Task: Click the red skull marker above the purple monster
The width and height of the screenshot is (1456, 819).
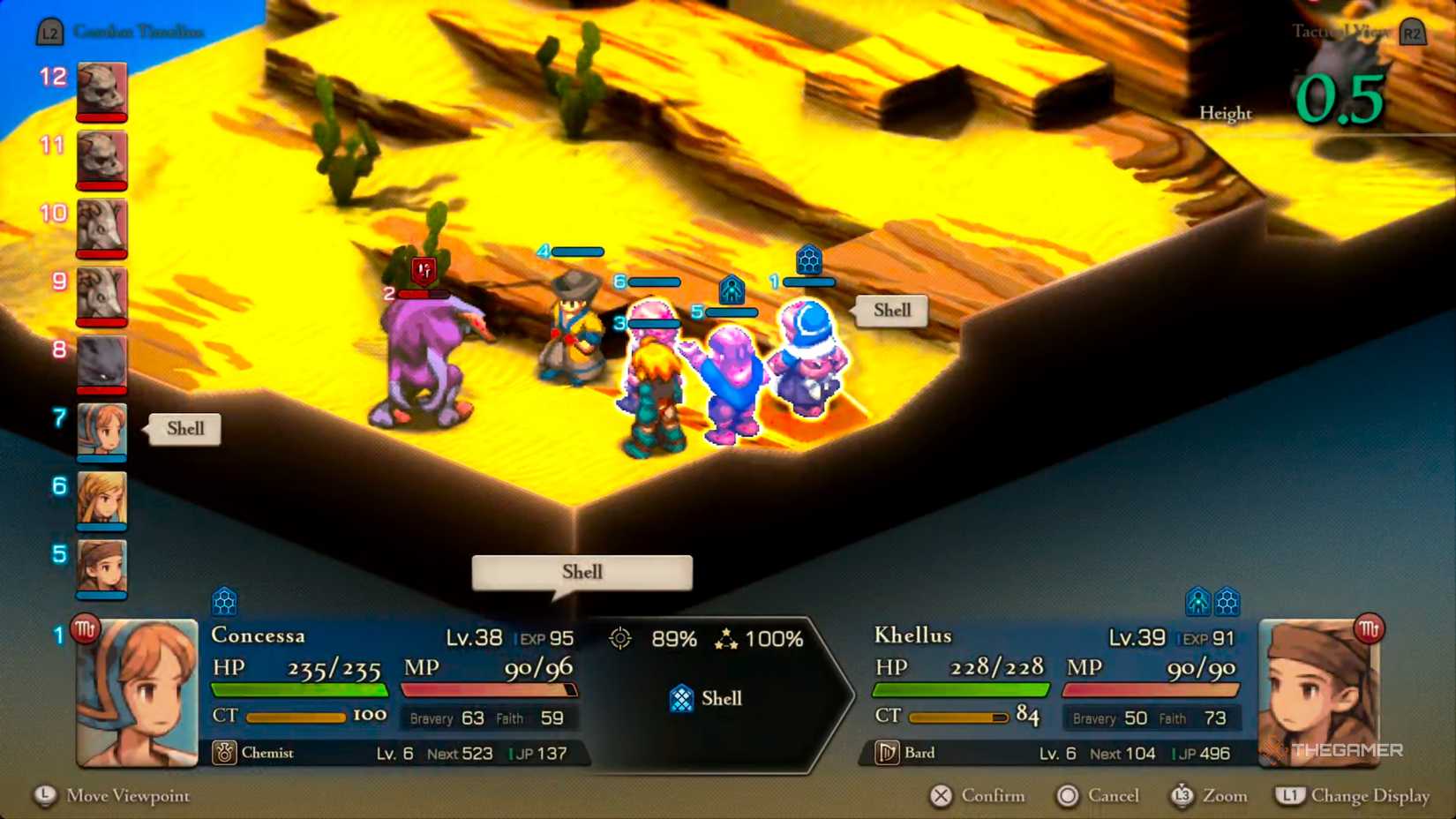Action: click(422, 271)
